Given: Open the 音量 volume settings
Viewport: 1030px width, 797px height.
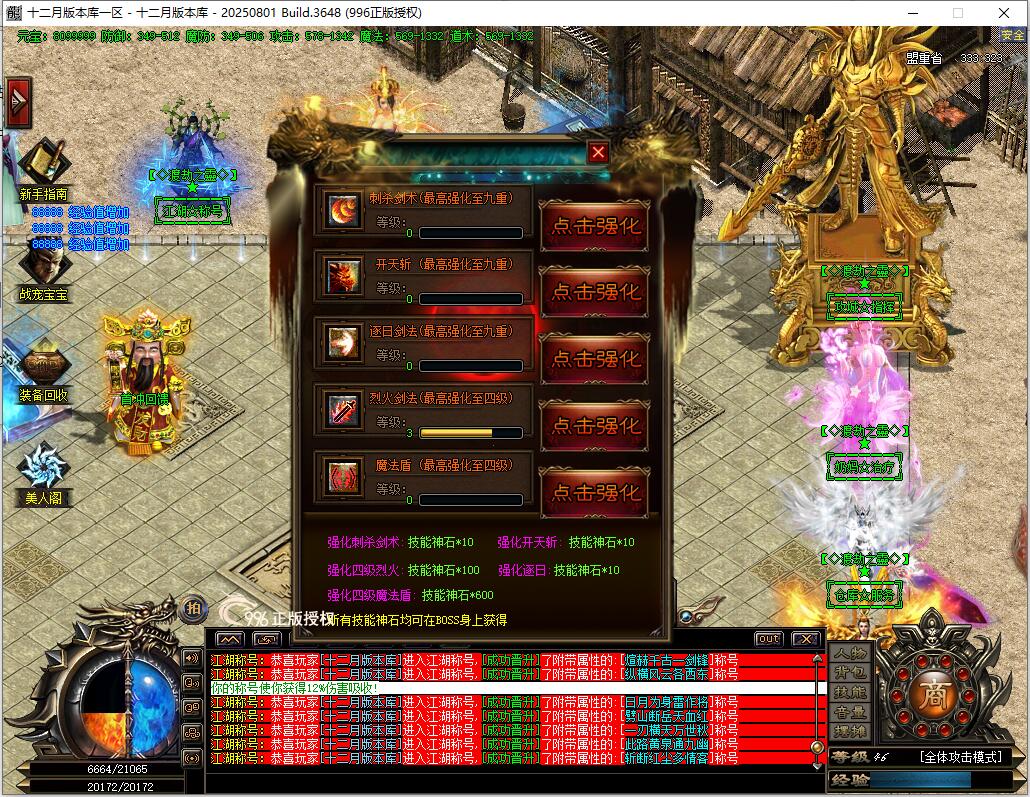Looking at the screenshot, I should [x=850, y=713].
